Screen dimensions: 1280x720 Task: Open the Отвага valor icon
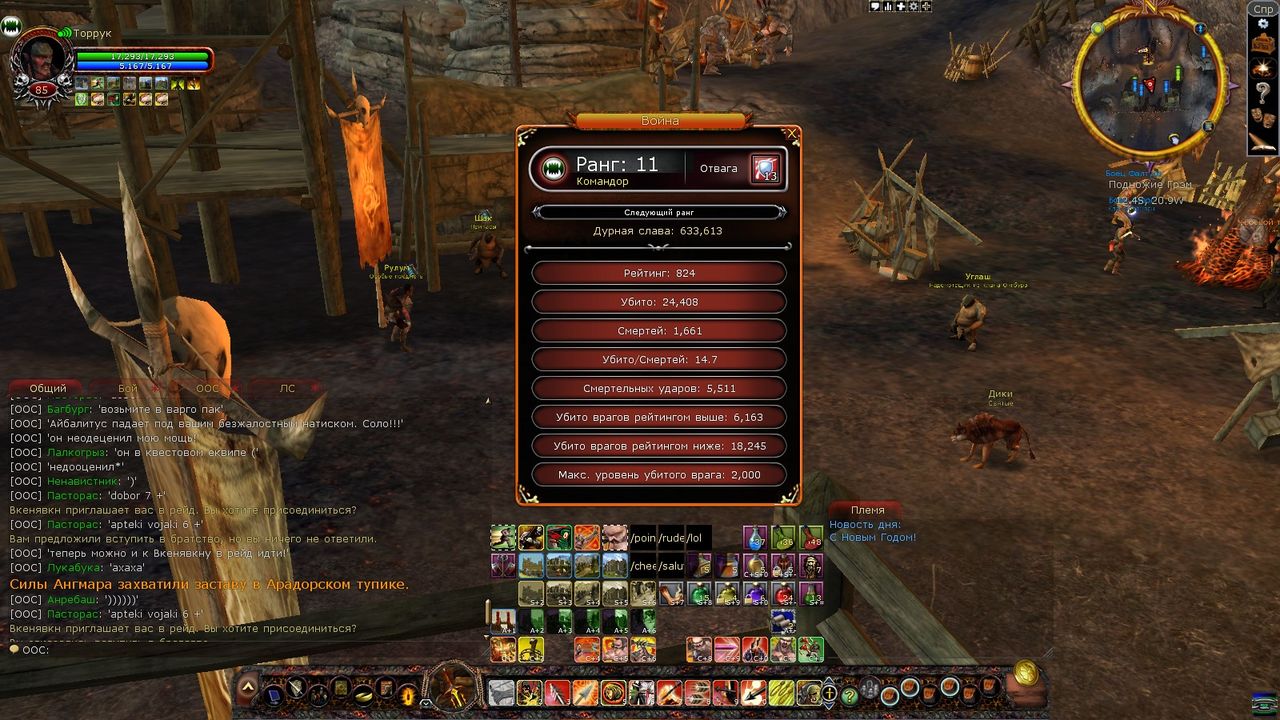pyautogui.click(x=765, y=169)
